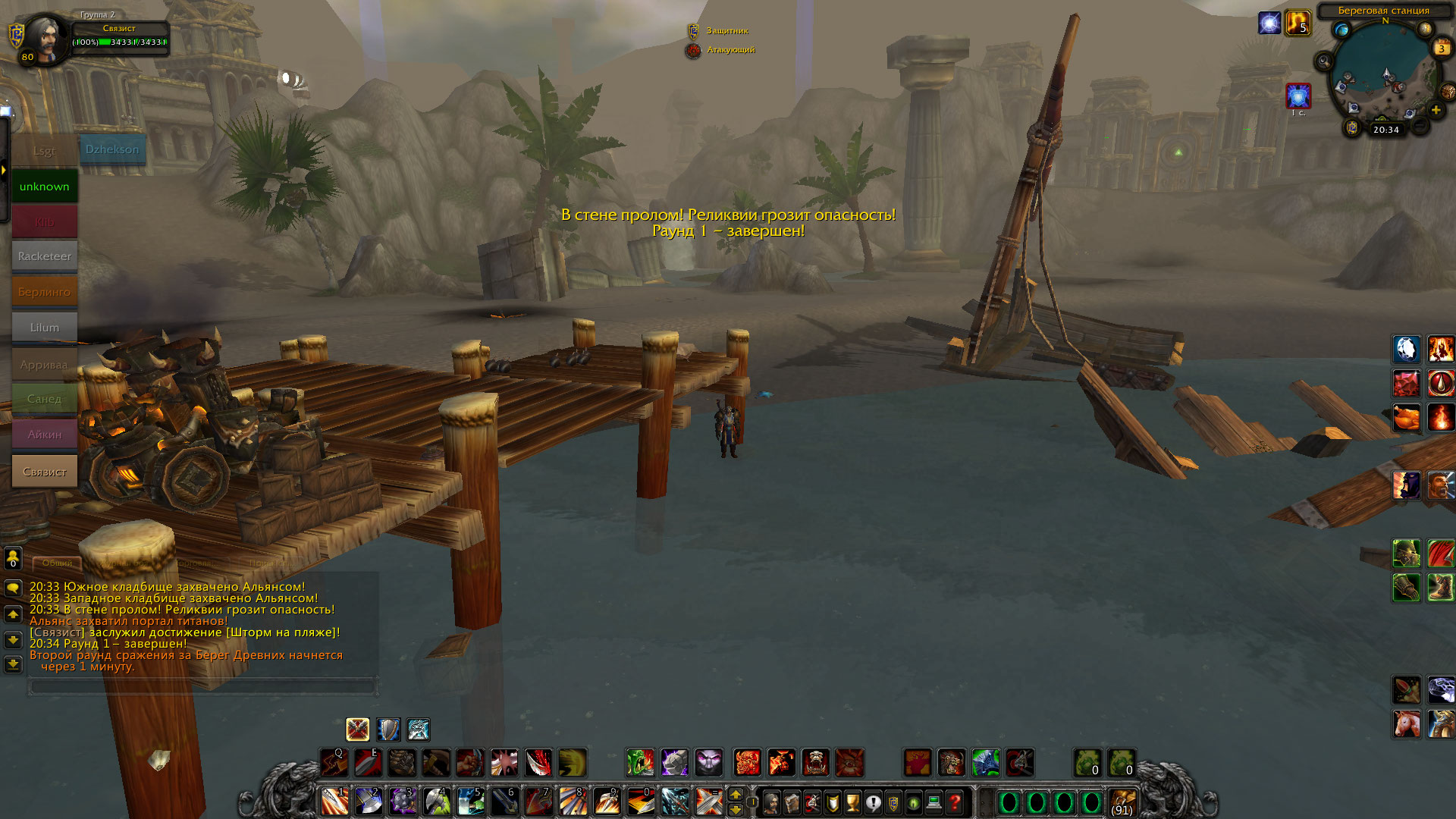Zoom out the minimap with the minus button
Image resolution: width=1456 pixels, height=819 pixels.
pyautogui.click(x=1420, y=126)
